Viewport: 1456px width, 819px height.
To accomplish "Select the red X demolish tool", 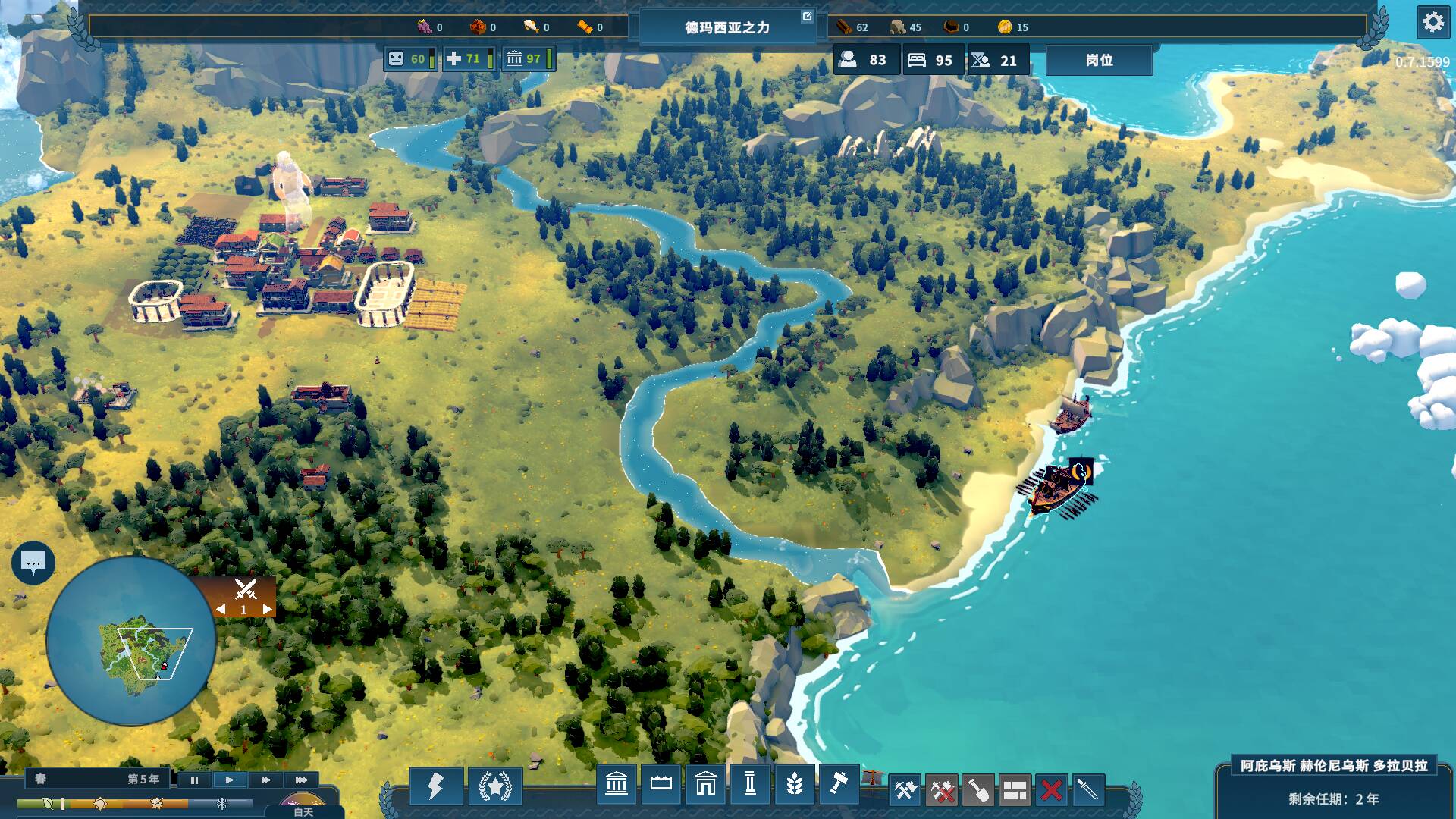I will [x=1051, y=791].
